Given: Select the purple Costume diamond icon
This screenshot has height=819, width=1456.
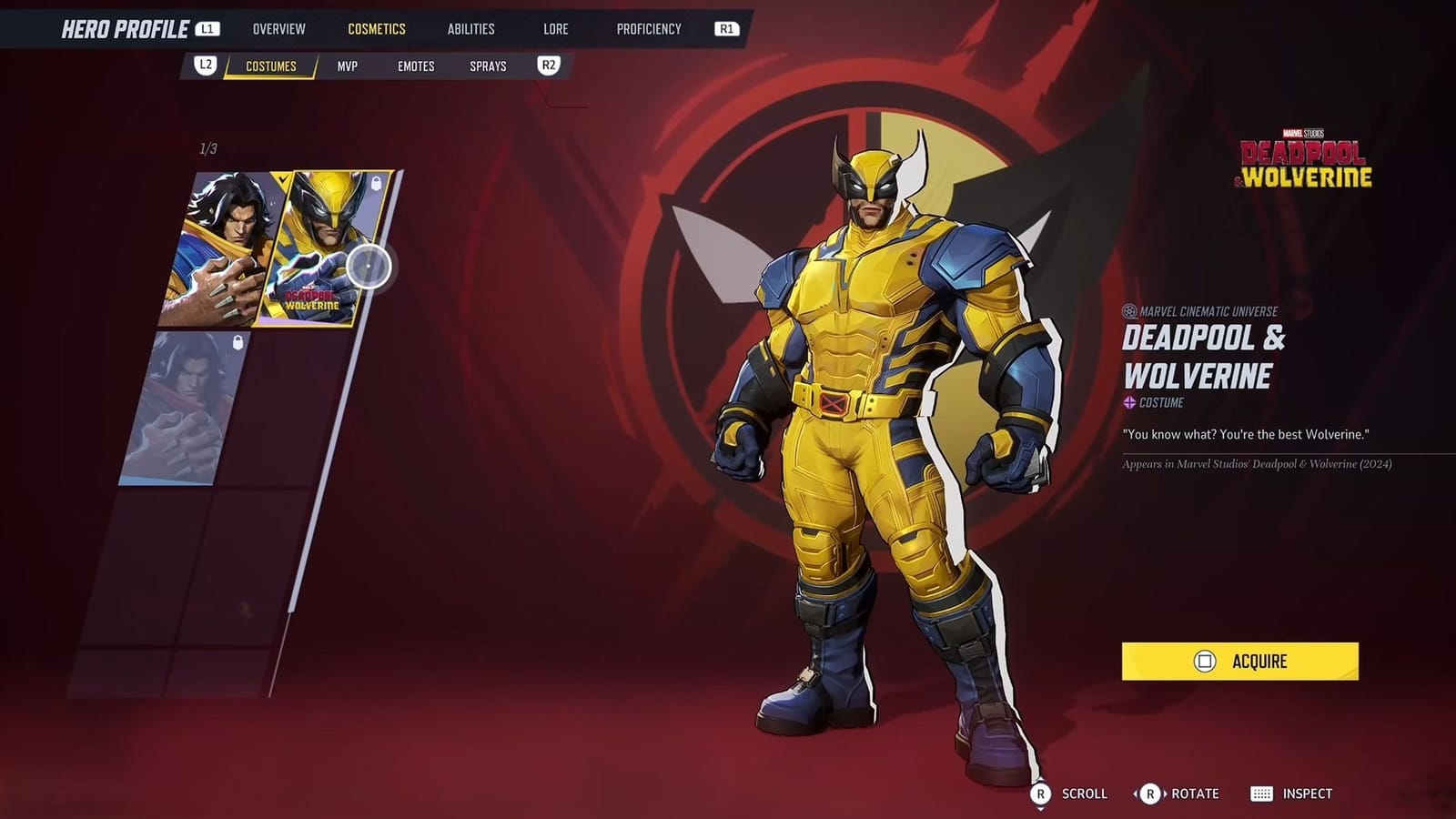Looking at the screenshot, I should coord(1127,401).
